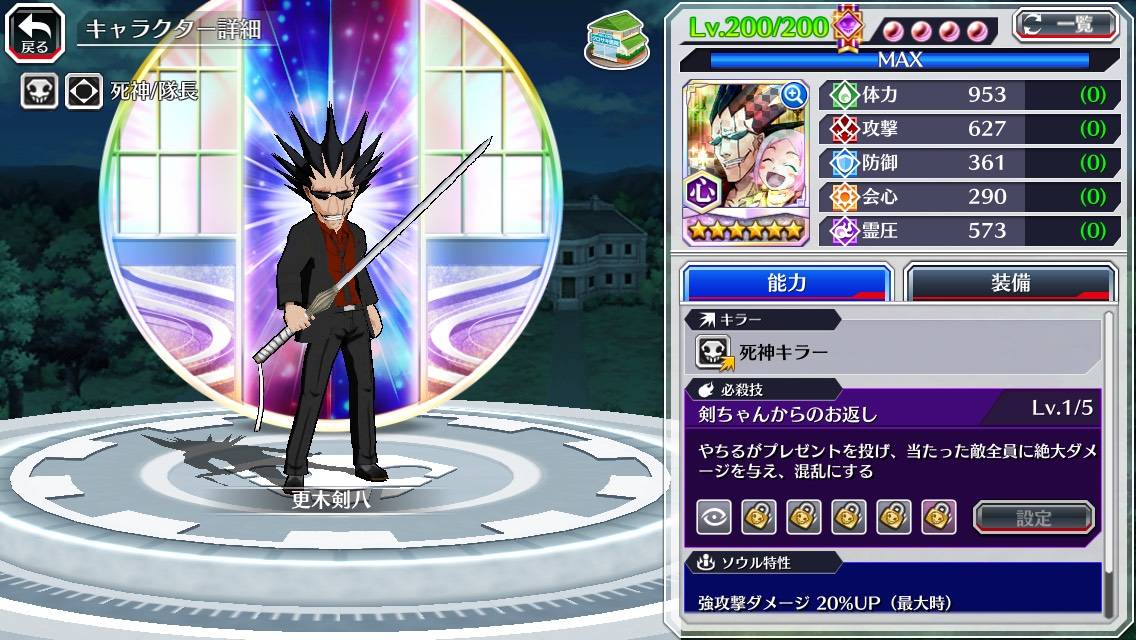Screen dimensions: 1136x640
Task: Go back with the 戻る button
Action: [35, 31]
